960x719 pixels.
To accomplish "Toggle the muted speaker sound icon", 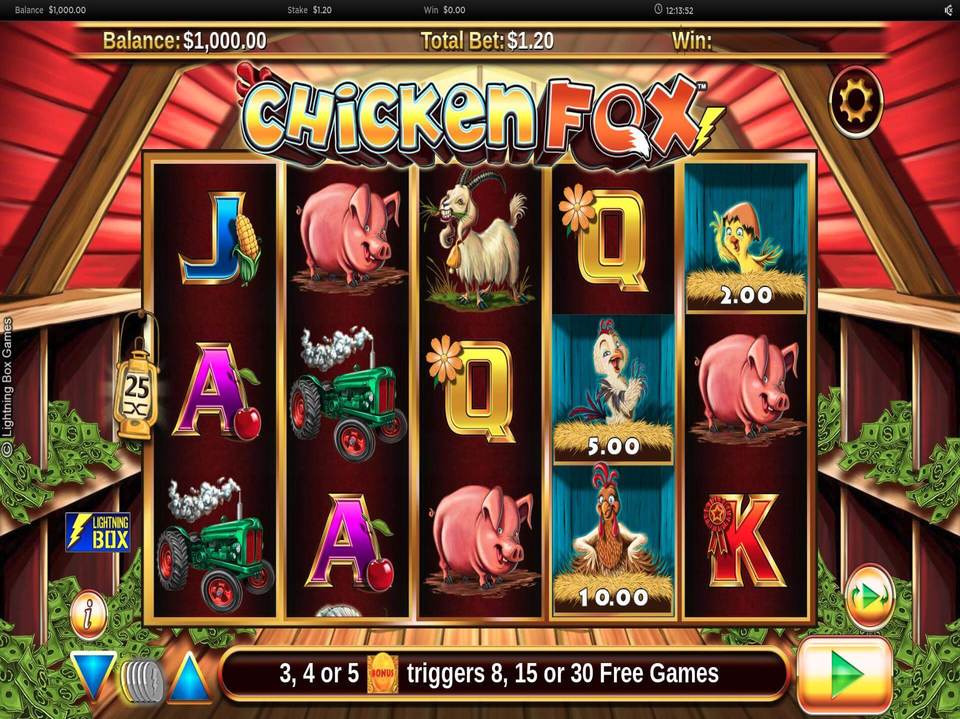I will click(x=946, y=9).
